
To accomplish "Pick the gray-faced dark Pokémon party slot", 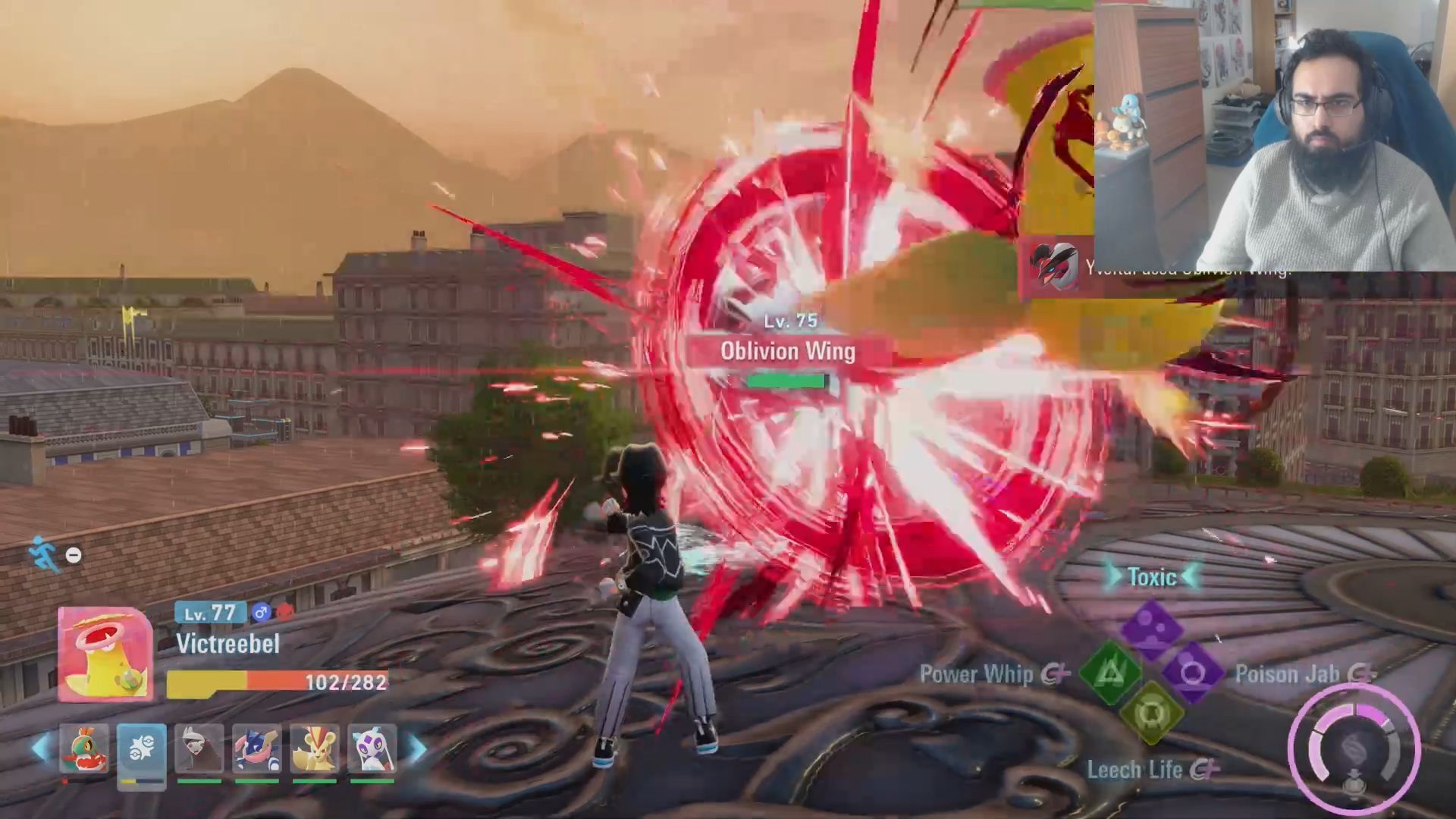I will click(x=199, y=749).
